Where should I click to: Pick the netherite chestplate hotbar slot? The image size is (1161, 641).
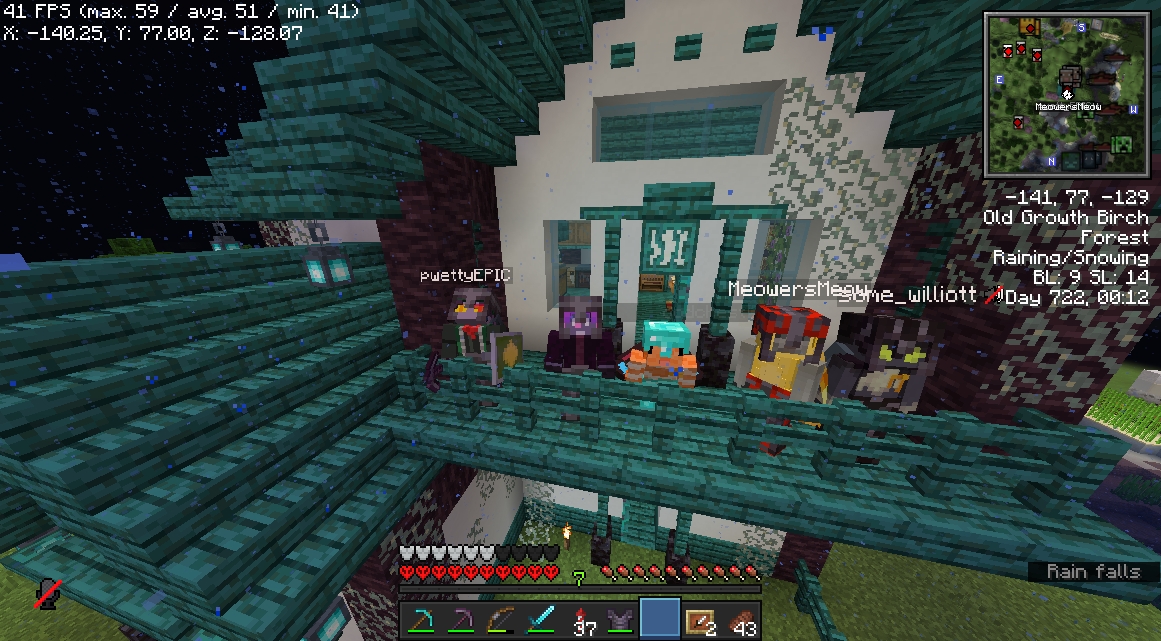[x=621, y=621]
